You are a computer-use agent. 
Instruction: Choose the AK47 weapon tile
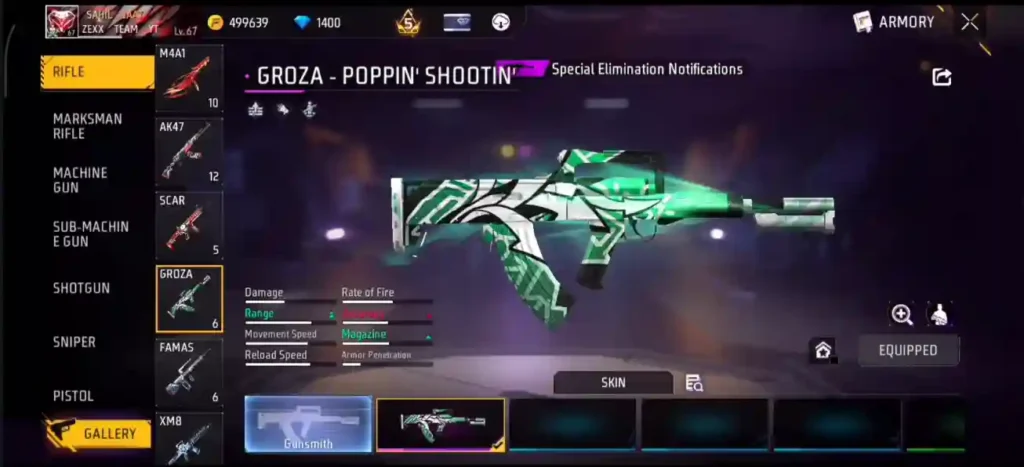click(x=189, y=152)
